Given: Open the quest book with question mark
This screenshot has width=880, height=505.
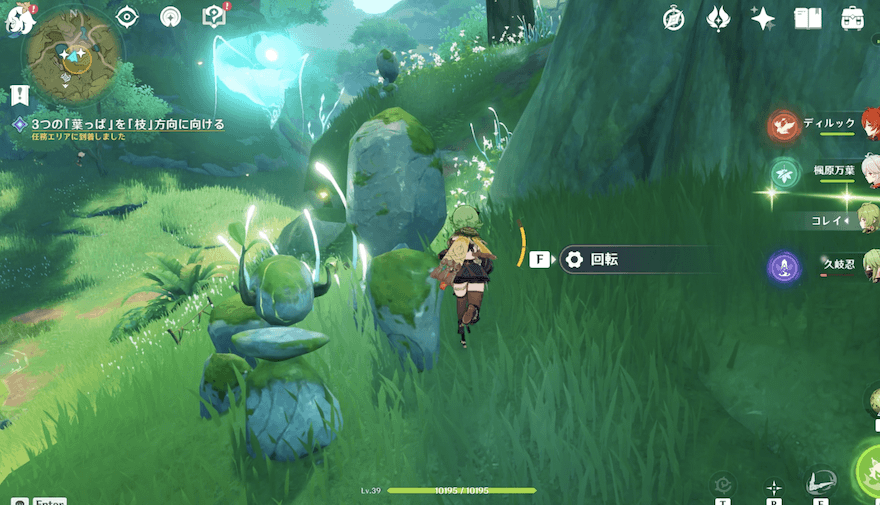Looking at the screenshot, I should click(213, 16).
